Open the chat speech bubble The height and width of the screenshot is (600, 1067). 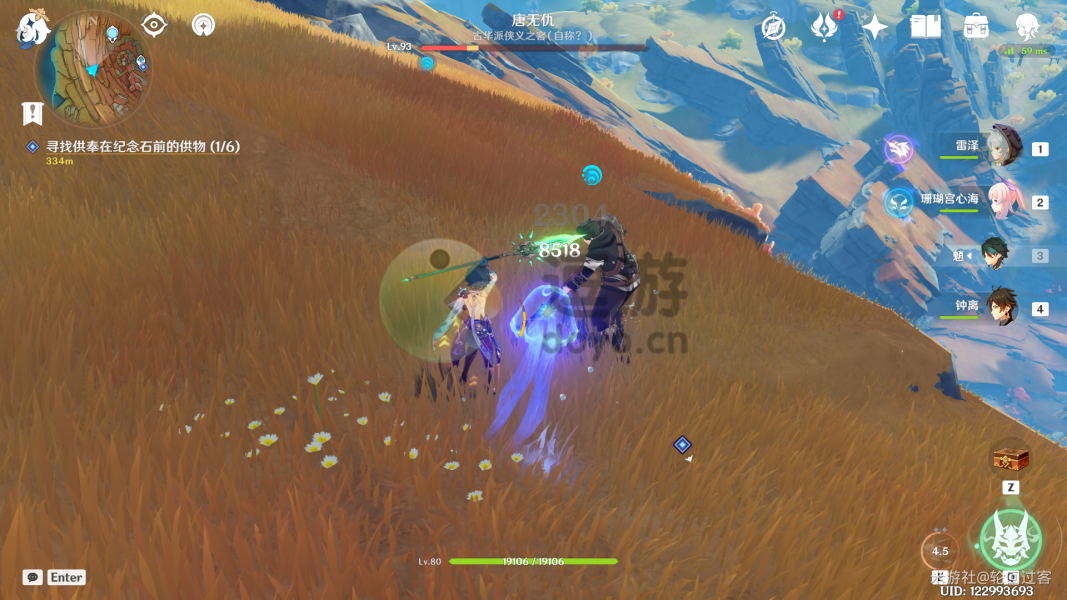33,577
